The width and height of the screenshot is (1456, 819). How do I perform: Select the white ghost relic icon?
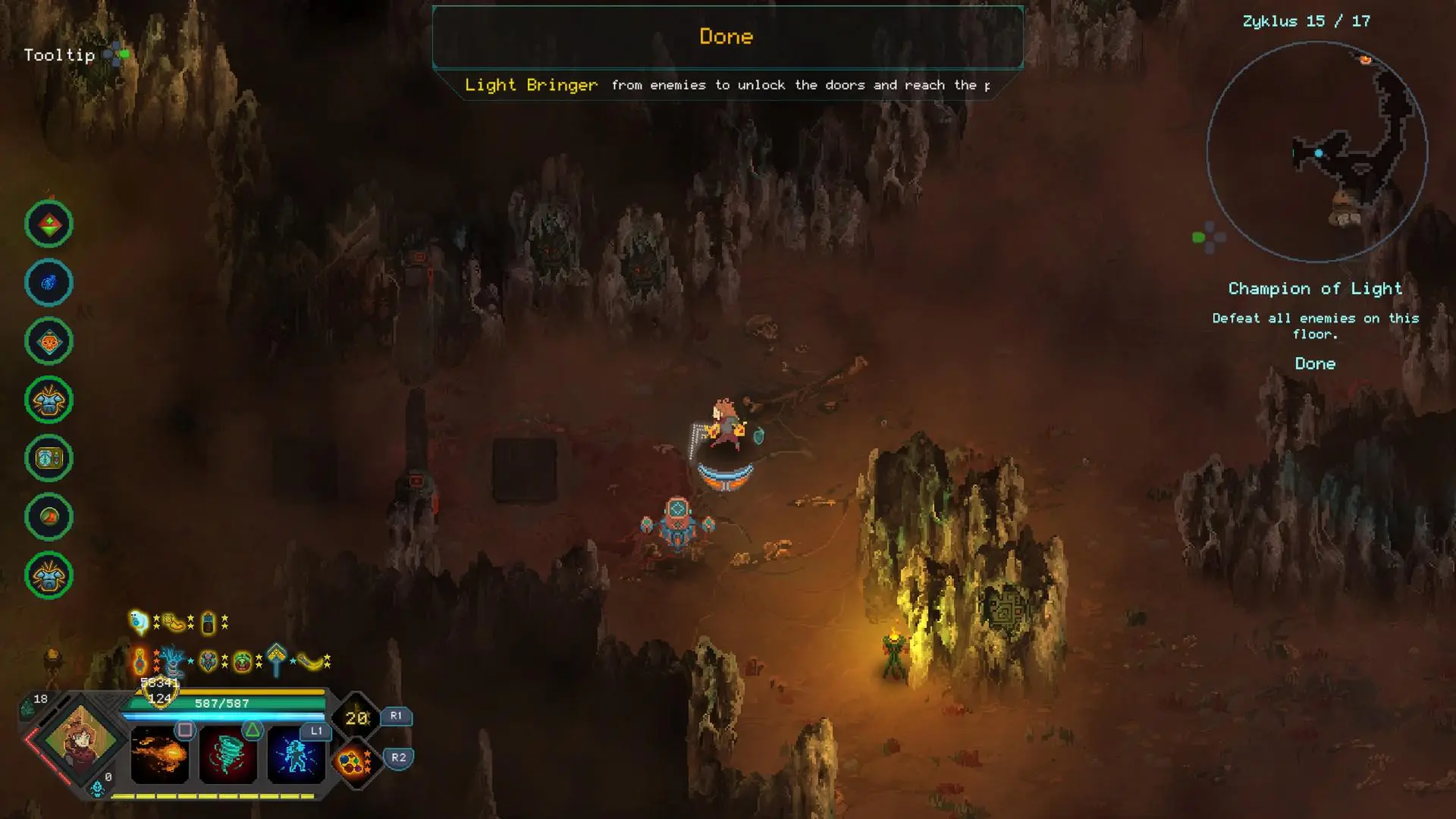tap(139, 623)
